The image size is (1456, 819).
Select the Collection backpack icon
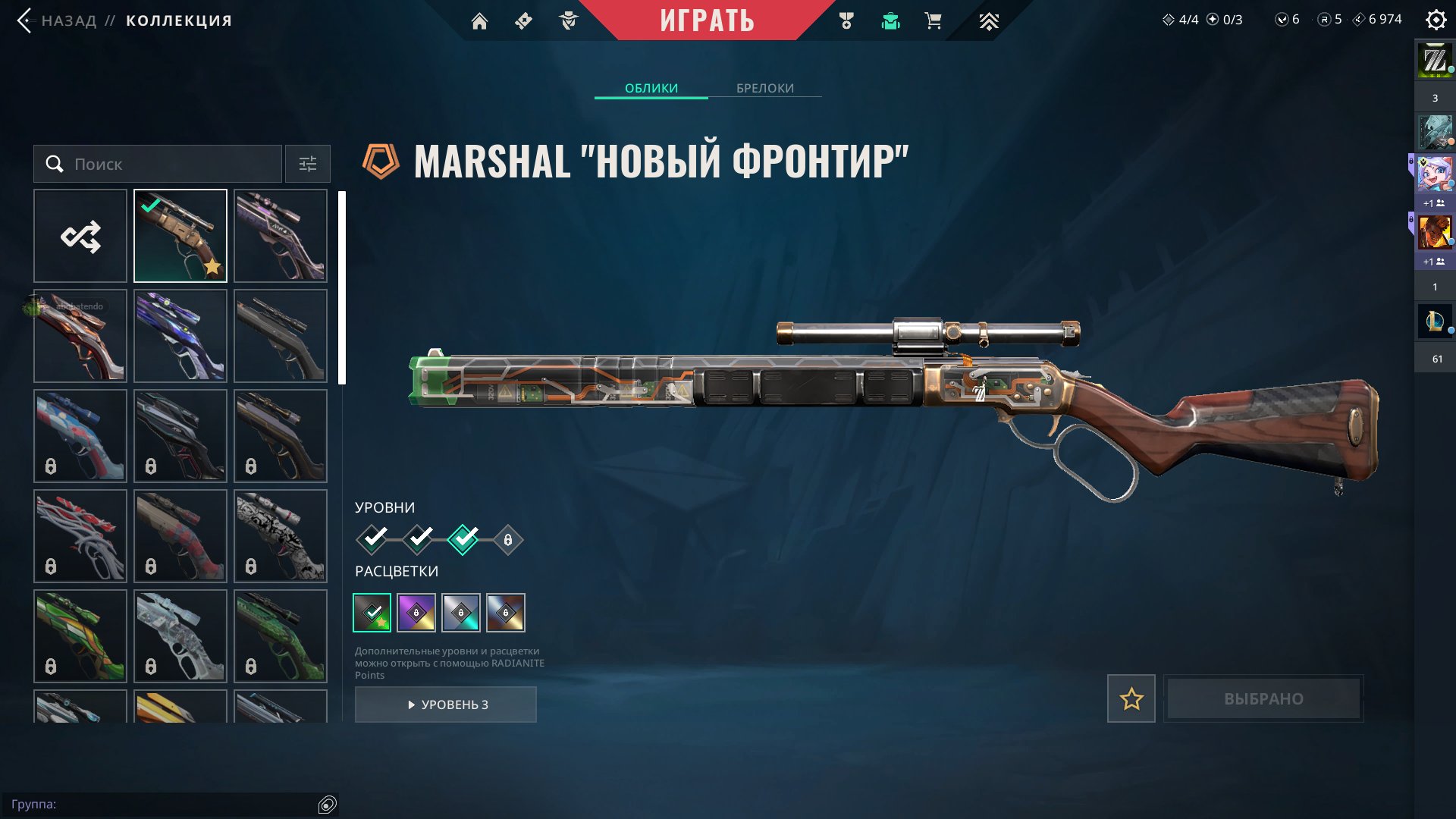point(891,20)
